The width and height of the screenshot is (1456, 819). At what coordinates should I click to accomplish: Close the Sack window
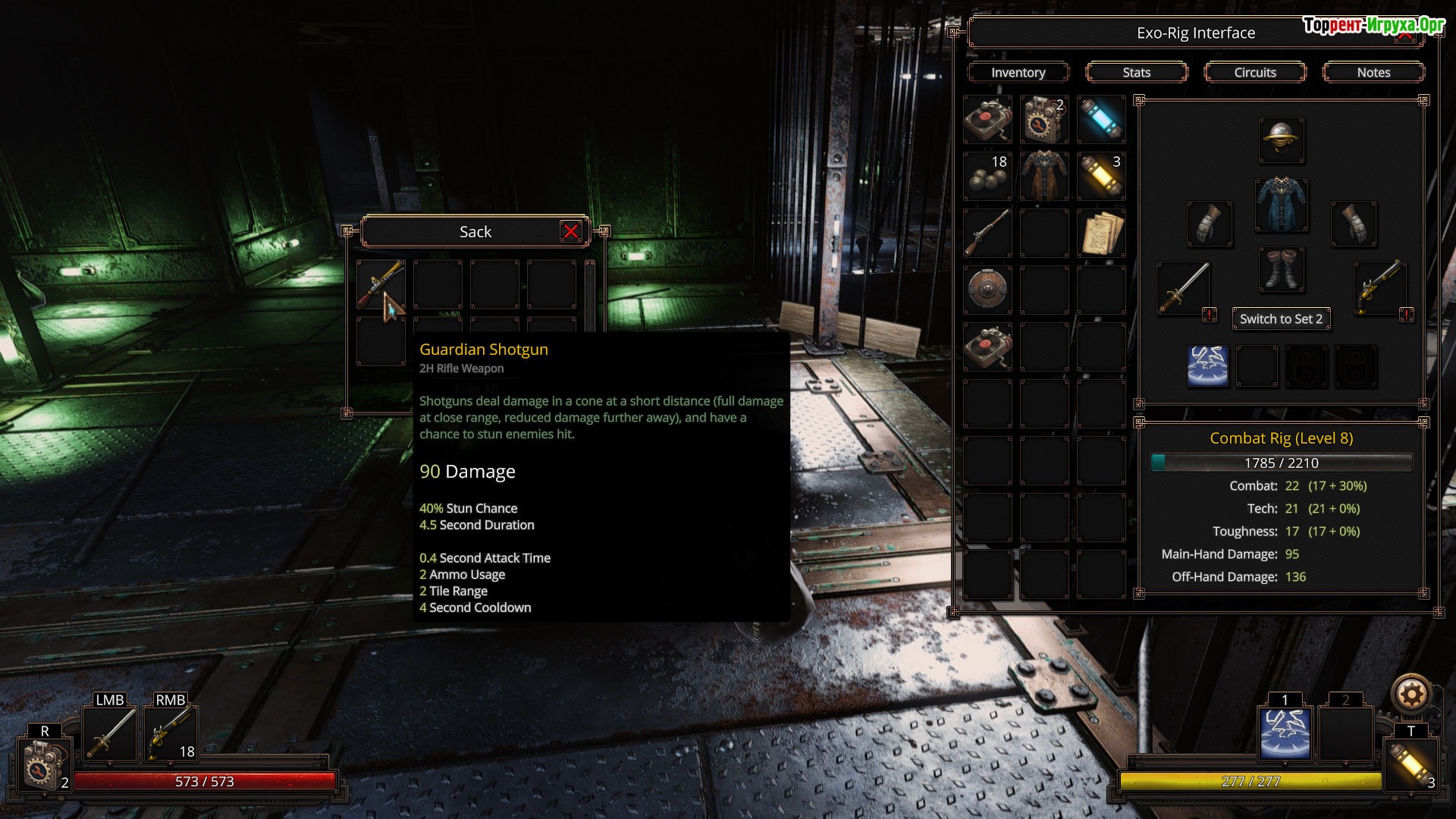tap(571, 231)
